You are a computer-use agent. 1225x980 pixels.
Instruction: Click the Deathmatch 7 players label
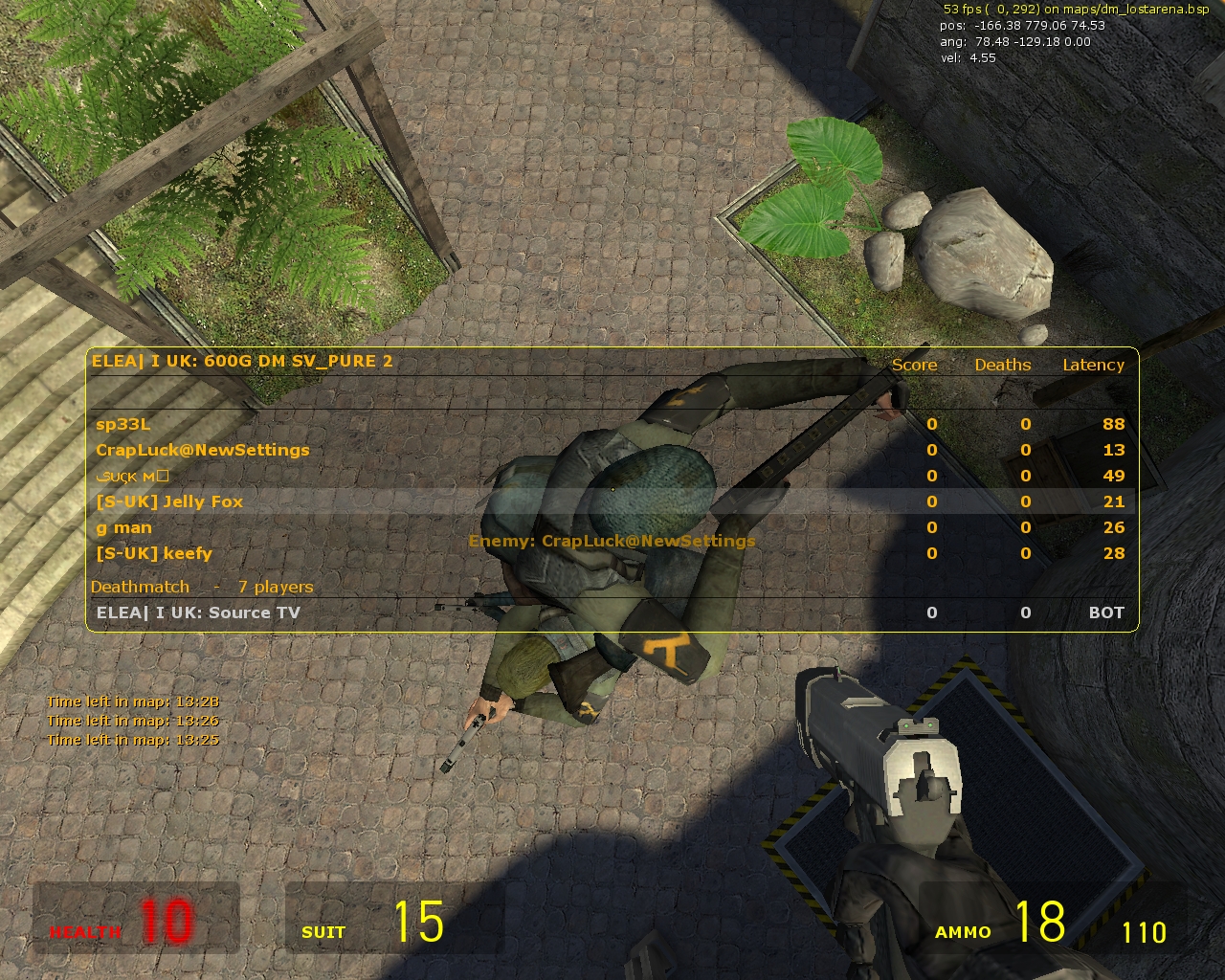pyautogui.click(x=202, y=587)
